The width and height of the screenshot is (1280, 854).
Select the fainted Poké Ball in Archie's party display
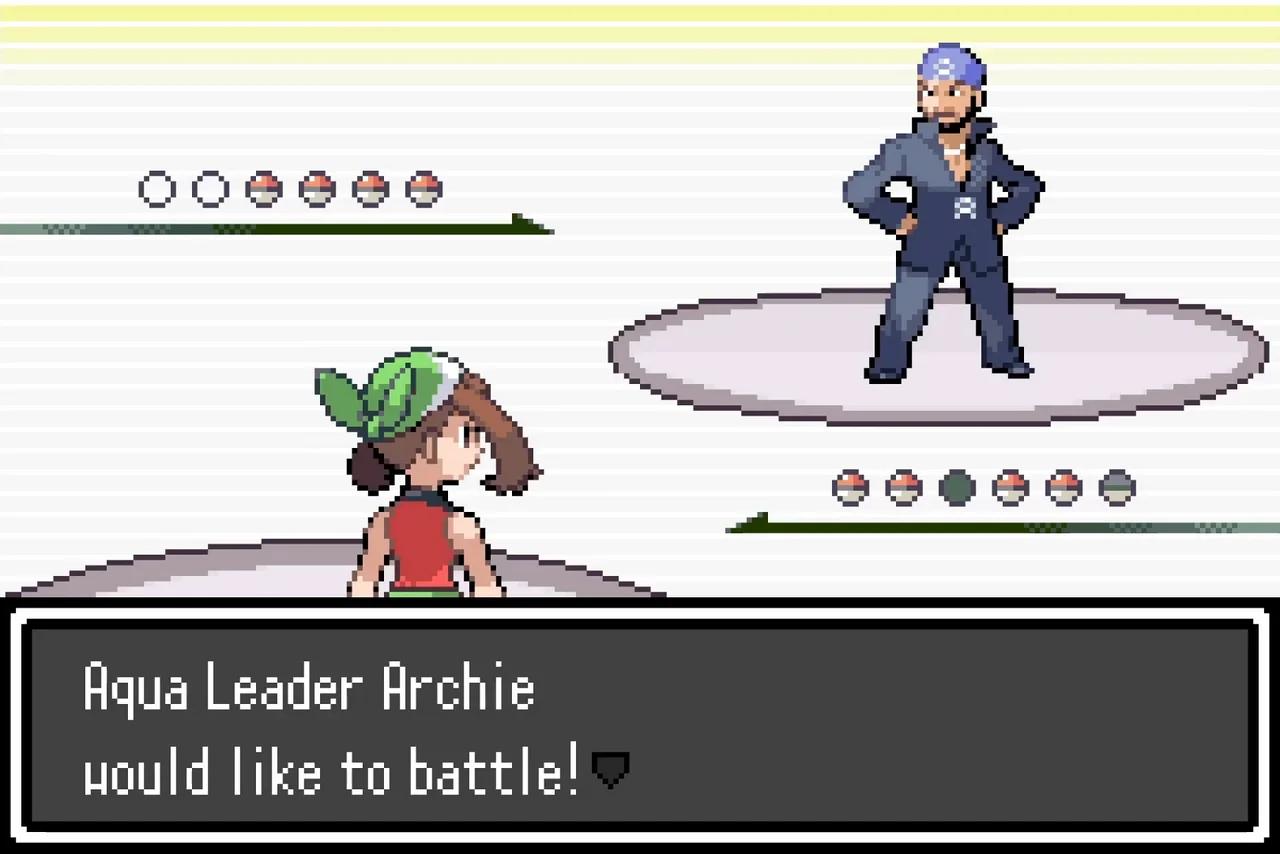(x=957, y=487)
